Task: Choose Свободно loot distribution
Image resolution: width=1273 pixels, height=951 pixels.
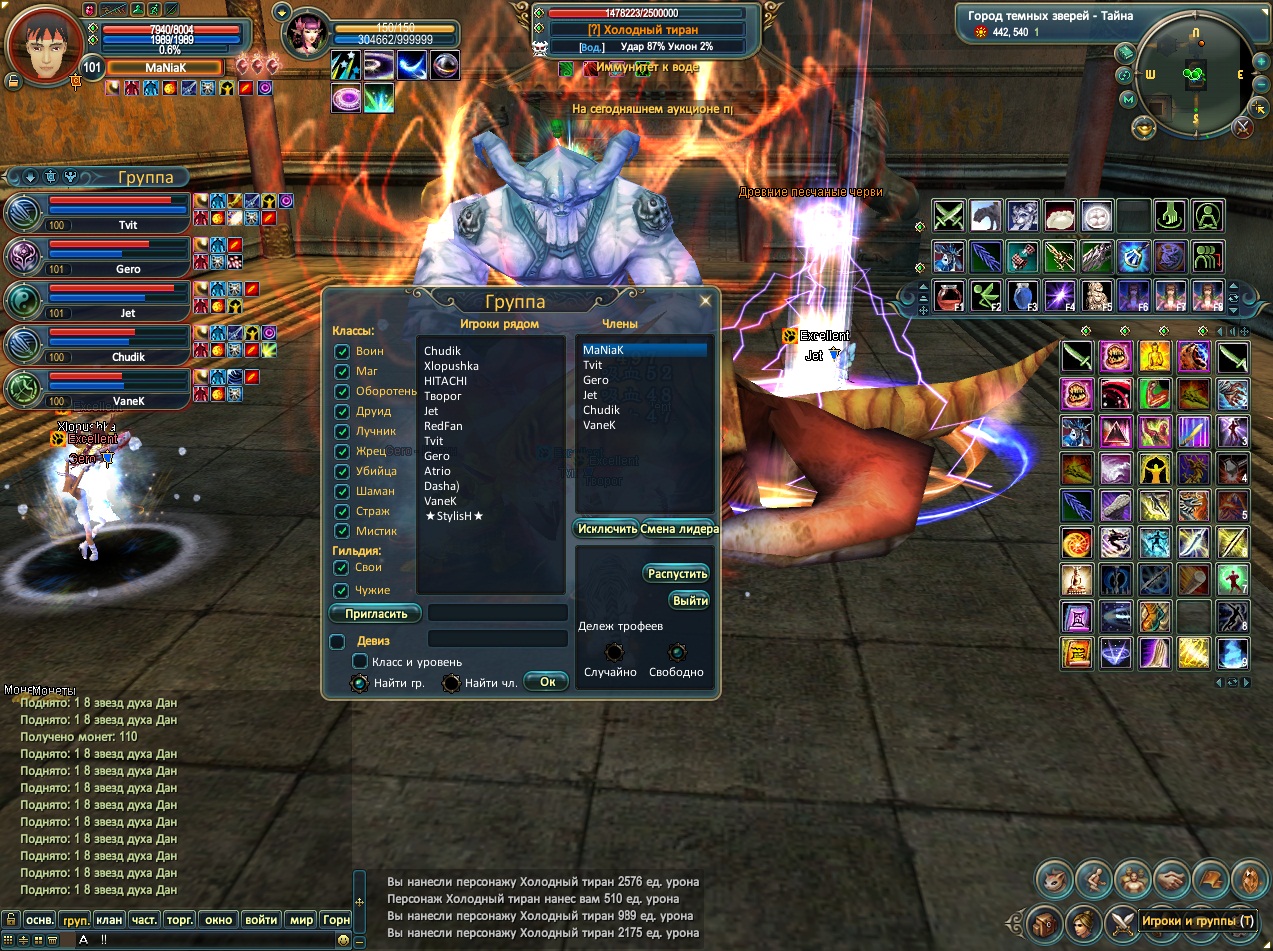Action: (677, 652)
